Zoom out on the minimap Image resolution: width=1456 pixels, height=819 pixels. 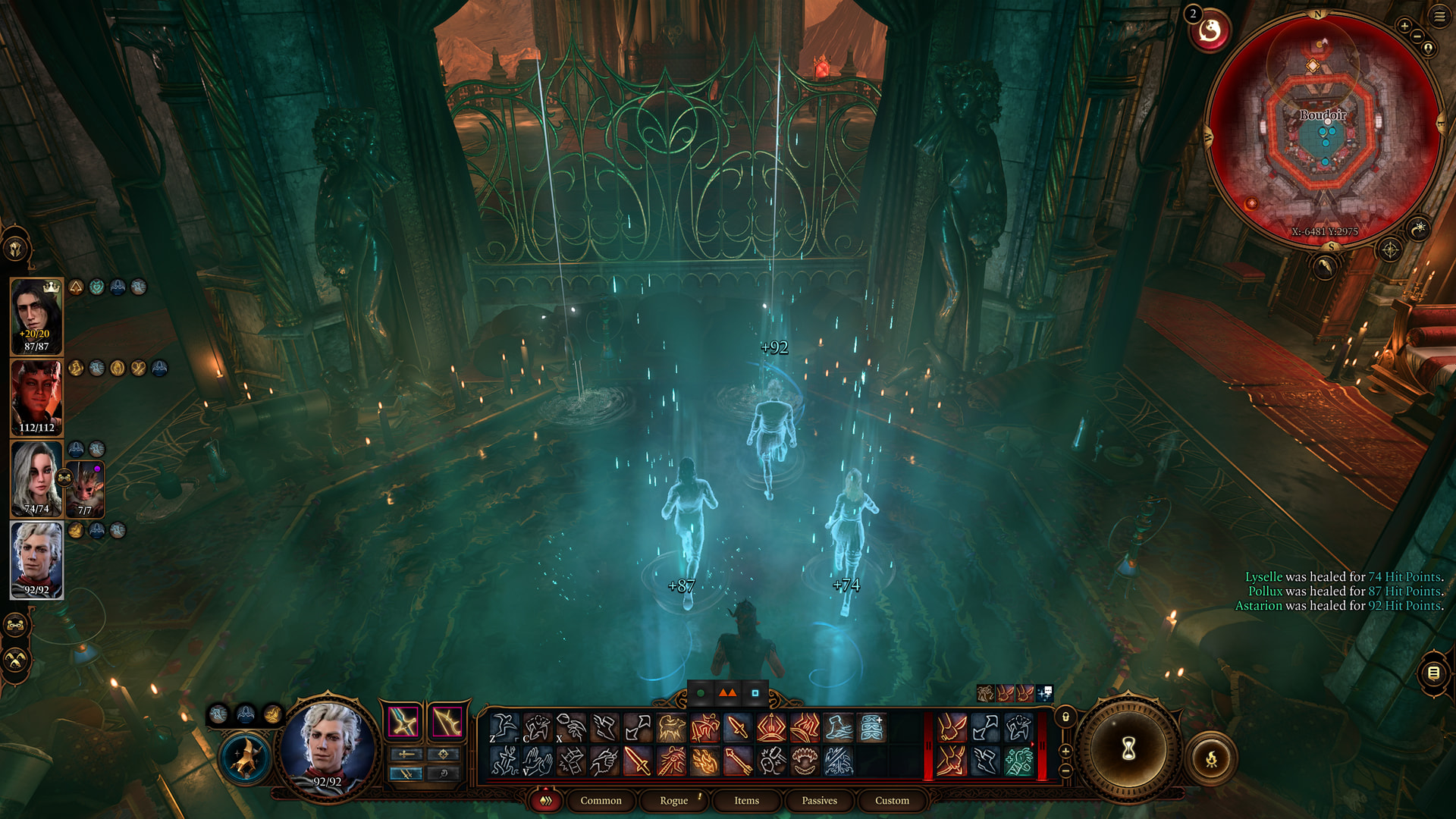pos(1417,38)
